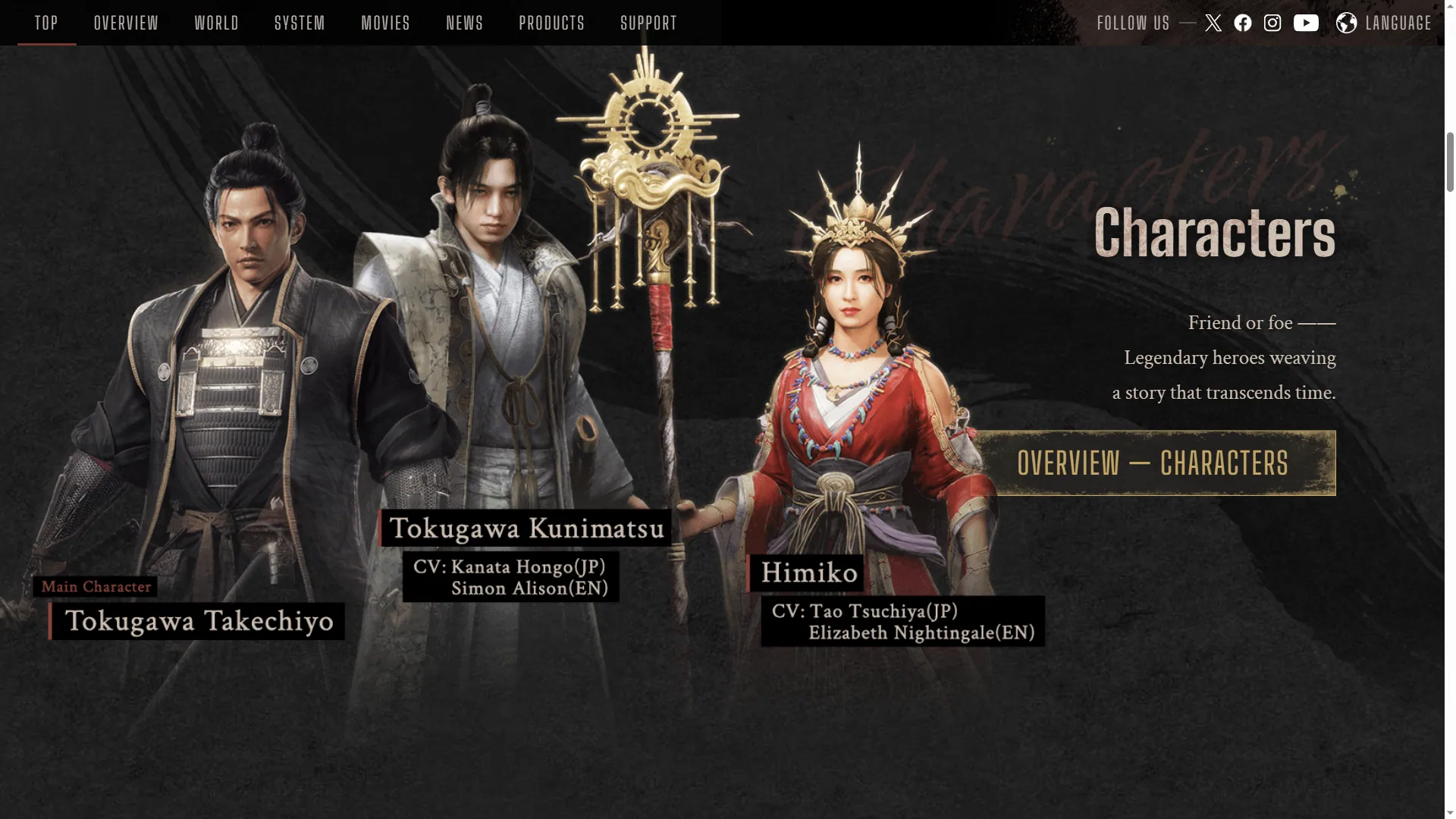The image size is (1456, 819).
Task: Click the page's vertical scrollbar thumb
Action: [1450, 162]
